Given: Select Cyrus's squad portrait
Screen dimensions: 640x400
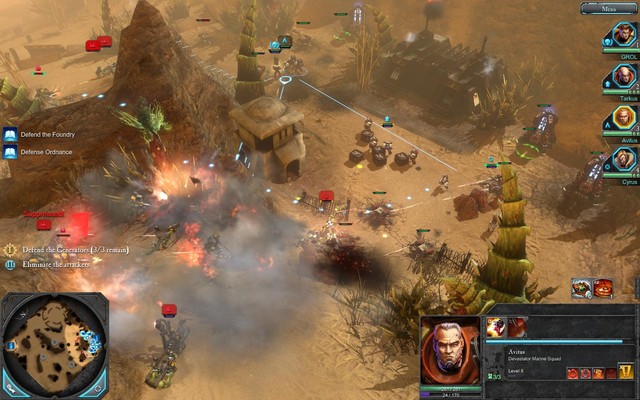Looking at the screenshot, I should (621, 159).
